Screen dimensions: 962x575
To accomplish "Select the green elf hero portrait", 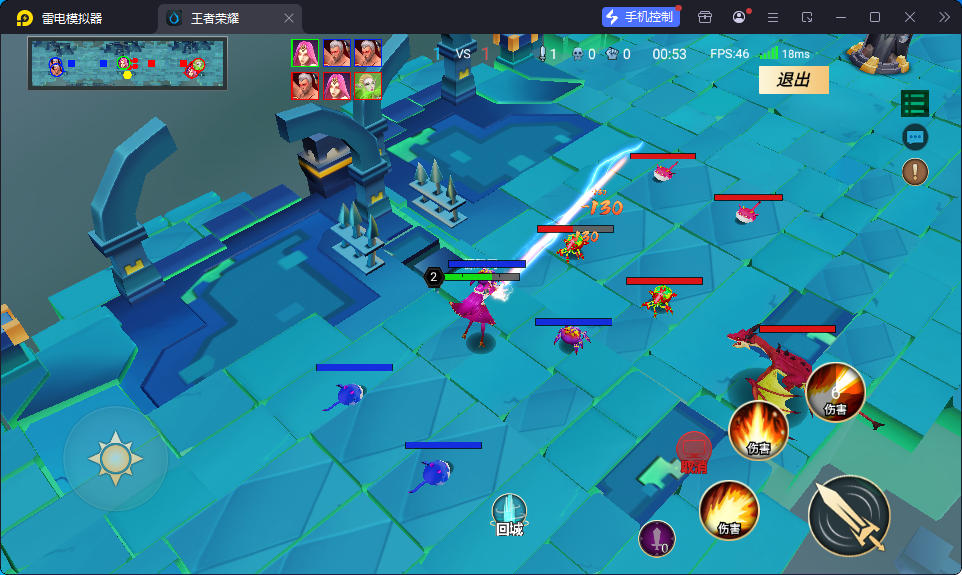I will tap(367, 86).
